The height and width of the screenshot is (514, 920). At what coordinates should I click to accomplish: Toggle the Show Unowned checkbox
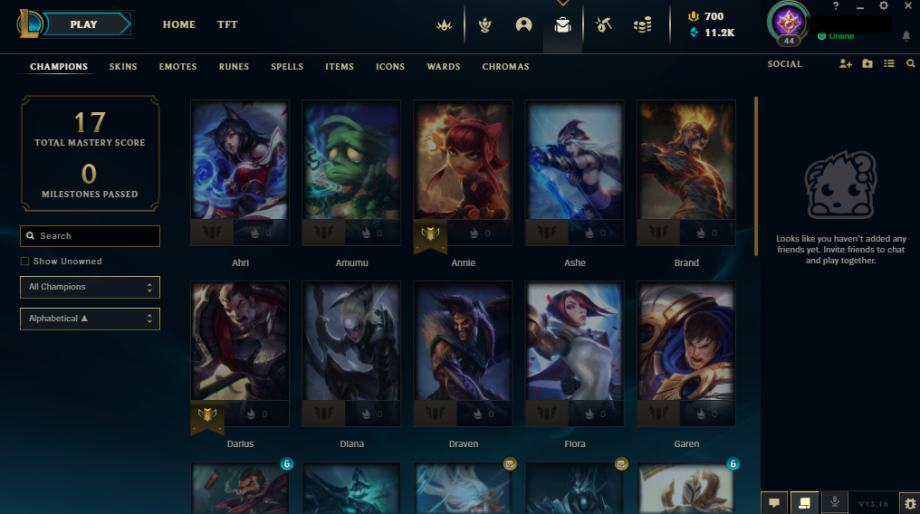[x=25, y=262]
